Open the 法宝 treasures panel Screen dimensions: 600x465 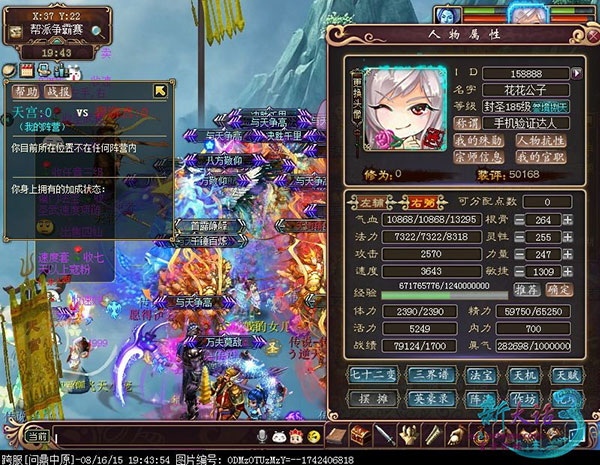[479, 375]
